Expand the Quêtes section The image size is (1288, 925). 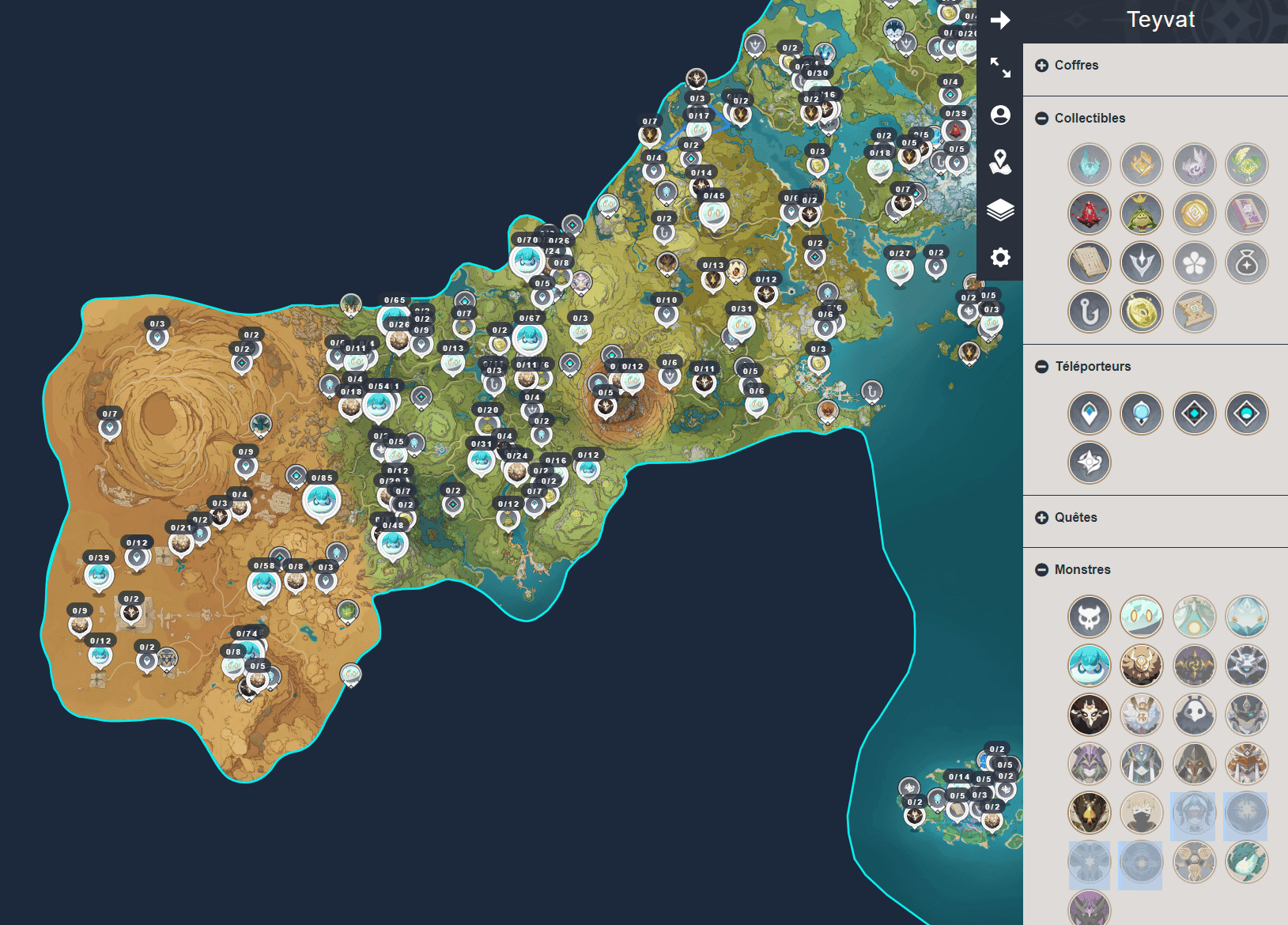tap(1042, 518)
